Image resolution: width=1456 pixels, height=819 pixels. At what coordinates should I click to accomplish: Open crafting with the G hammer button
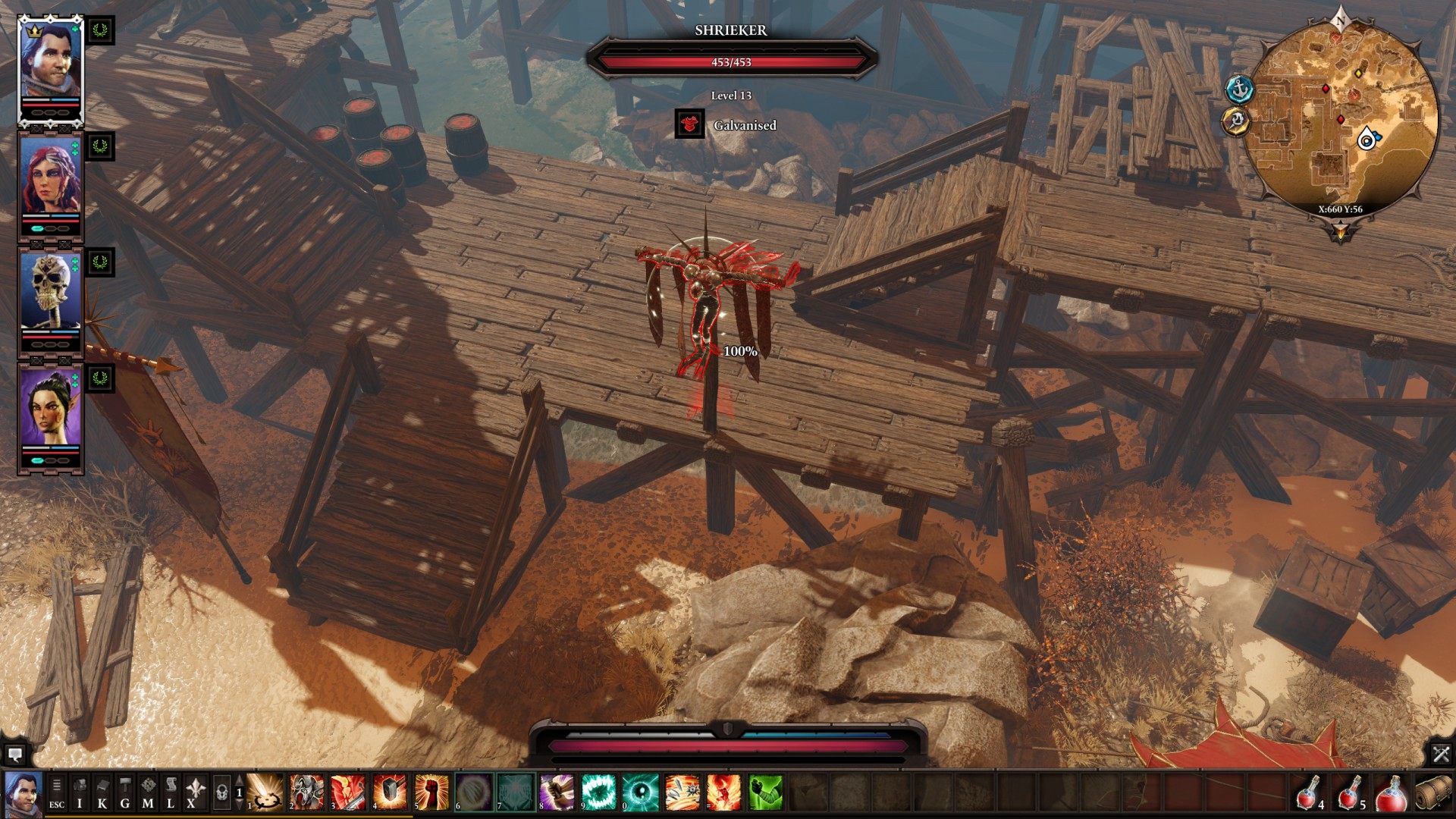tap(125, 792)
